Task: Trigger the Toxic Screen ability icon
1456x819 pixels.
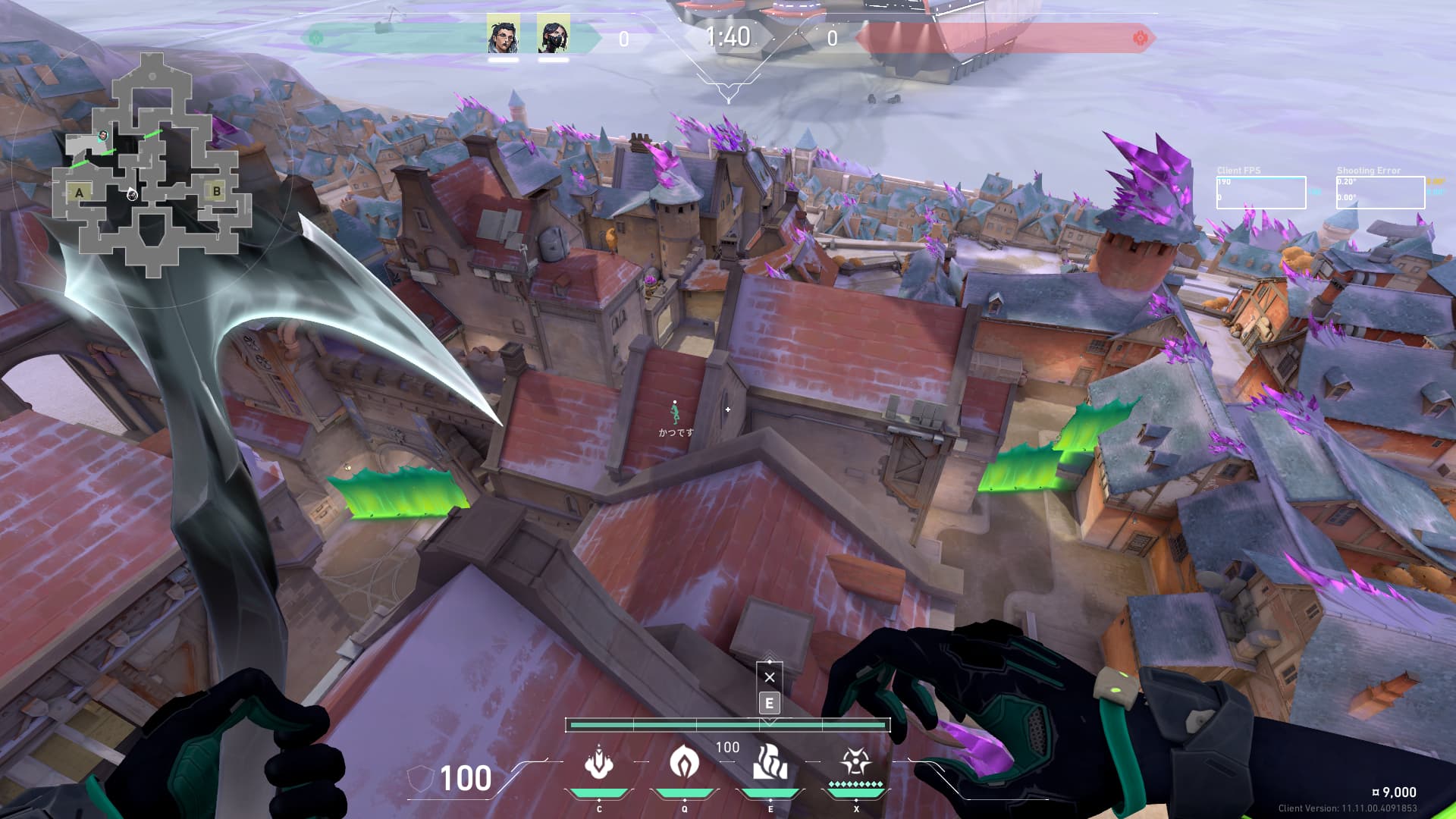Action: click(x=770, y=762)
